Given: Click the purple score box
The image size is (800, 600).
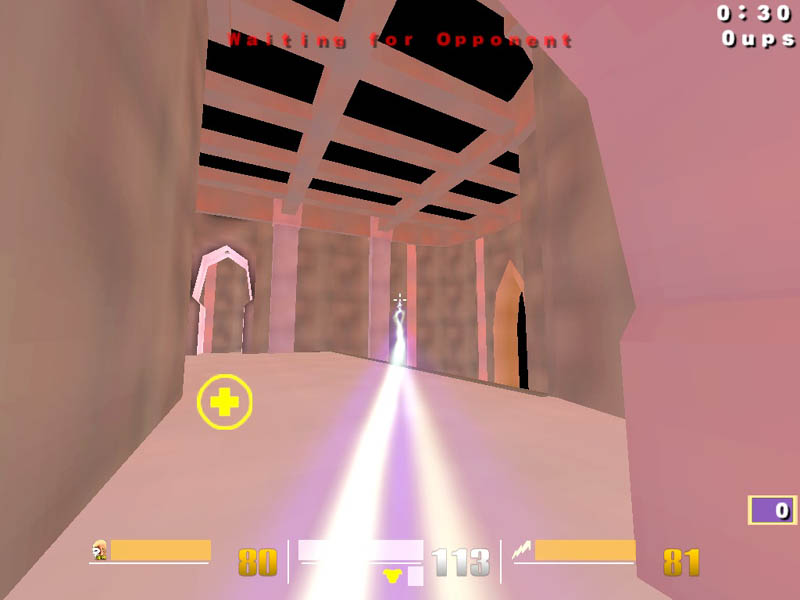Looking at the screenshot, I should [771, 510].
